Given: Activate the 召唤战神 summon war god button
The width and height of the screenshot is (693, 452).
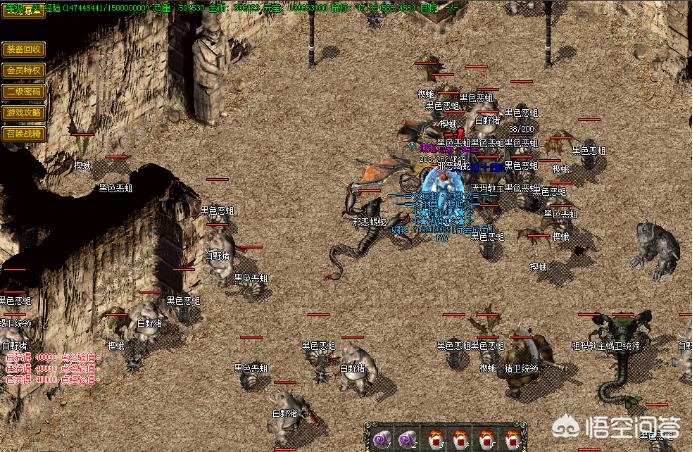Looking at the screenshot, I should coord(23,133).
